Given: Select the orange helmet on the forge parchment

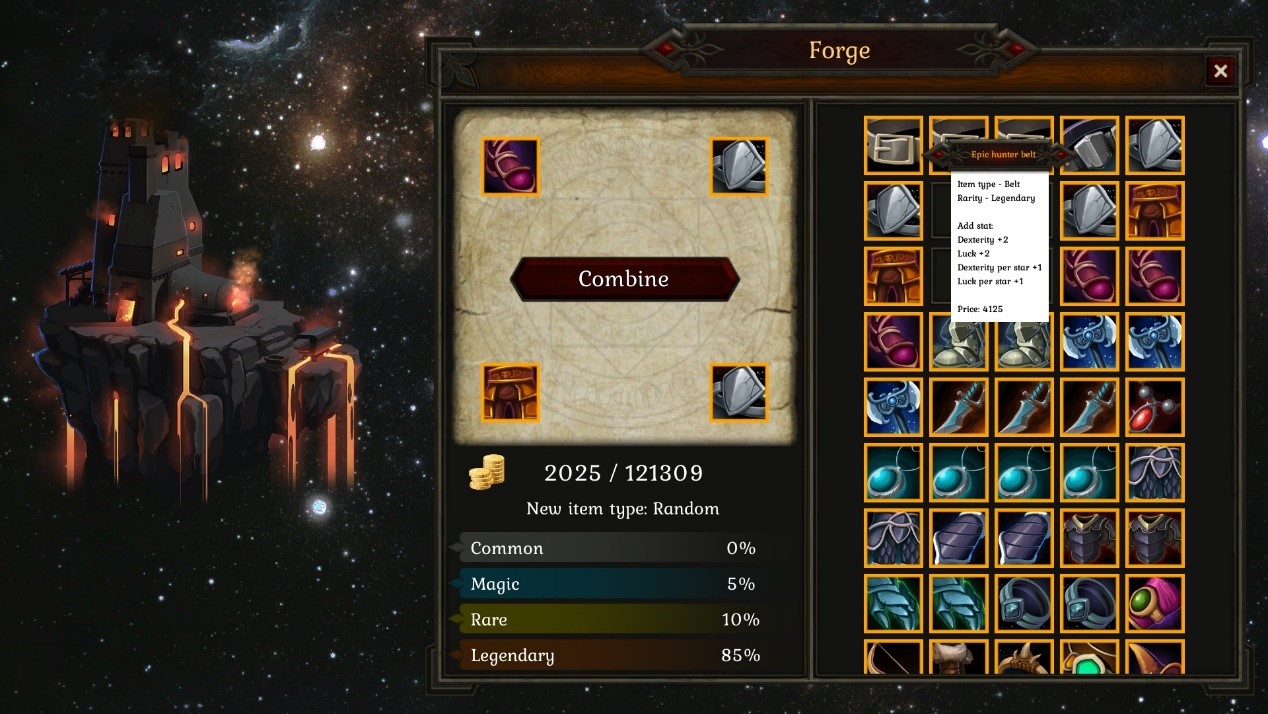Looking at the screenshot, I should 510,392.
